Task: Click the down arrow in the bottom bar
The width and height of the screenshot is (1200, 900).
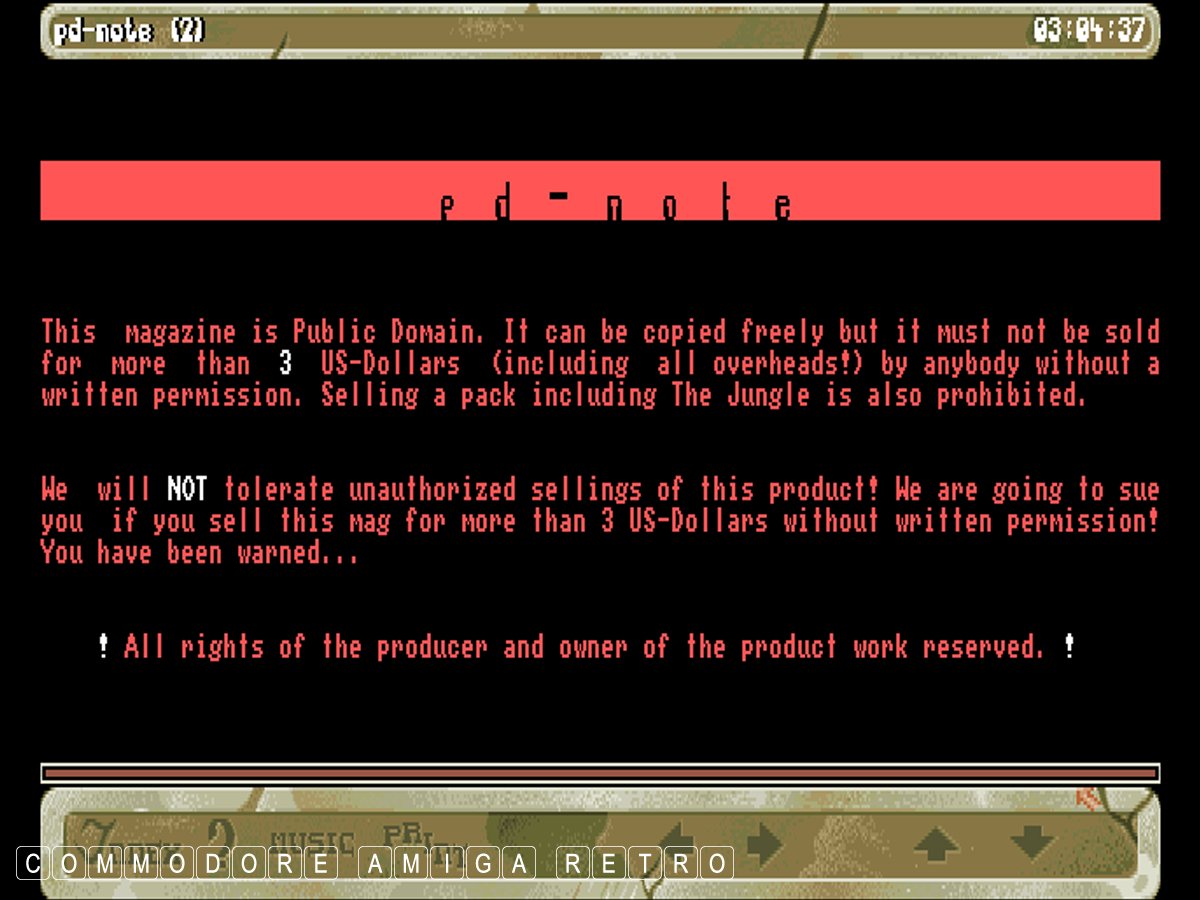Action: 1032,845
